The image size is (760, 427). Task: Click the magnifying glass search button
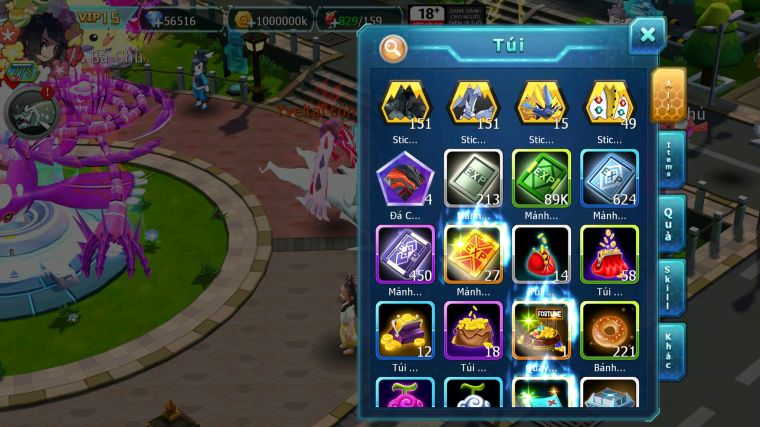[x=393, y=47]
